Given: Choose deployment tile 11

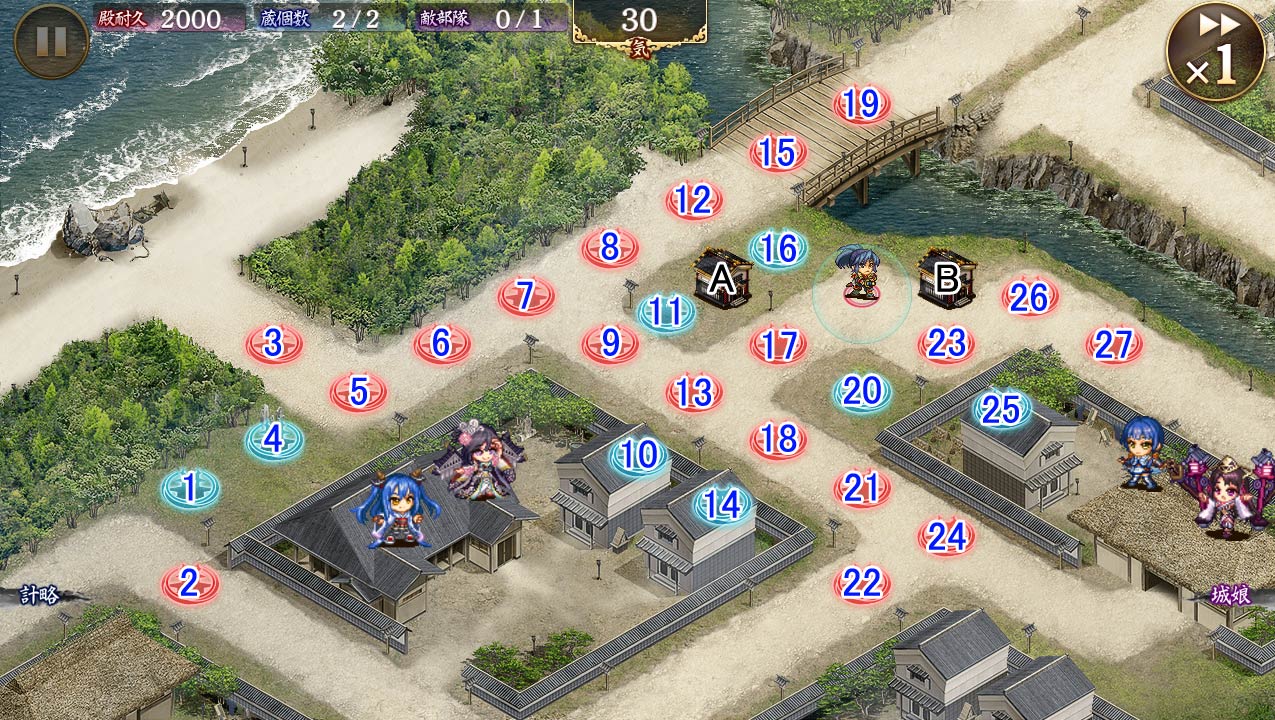Looking at the screenshot, I should pyautogui.click(x=666, y=313).
